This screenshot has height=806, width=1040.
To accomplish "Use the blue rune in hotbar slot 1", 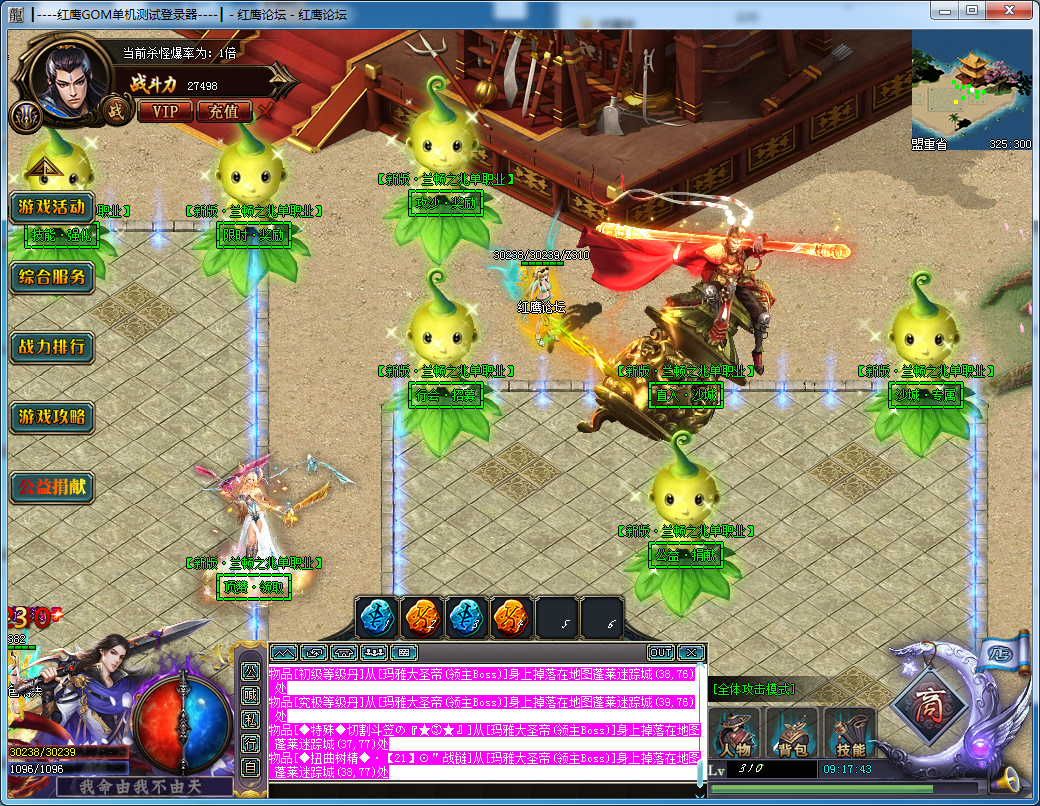I will tap(377, 617).
